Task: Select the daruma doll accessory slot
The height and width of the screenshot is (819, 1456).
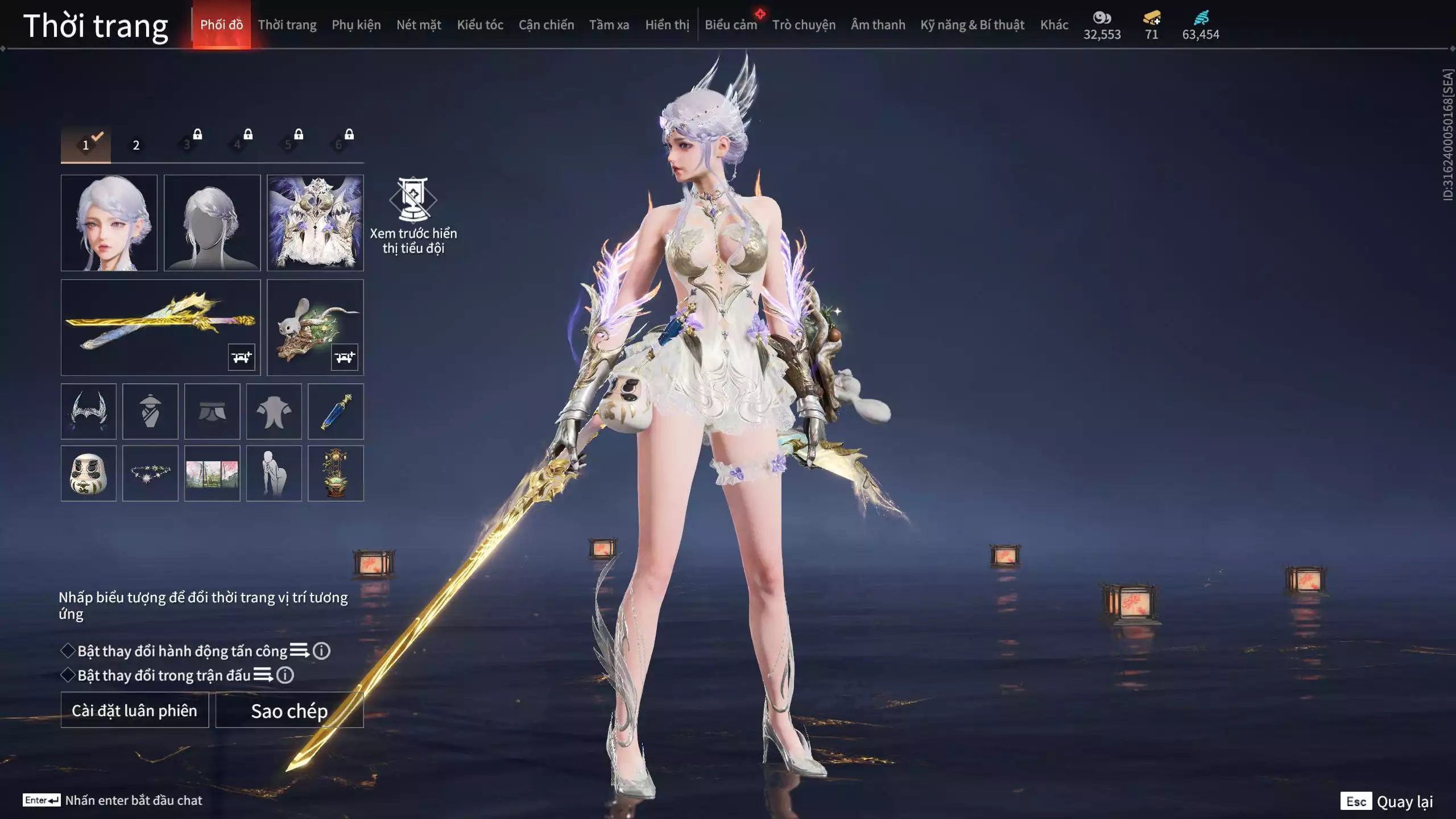Action: (x=89, y=473)
